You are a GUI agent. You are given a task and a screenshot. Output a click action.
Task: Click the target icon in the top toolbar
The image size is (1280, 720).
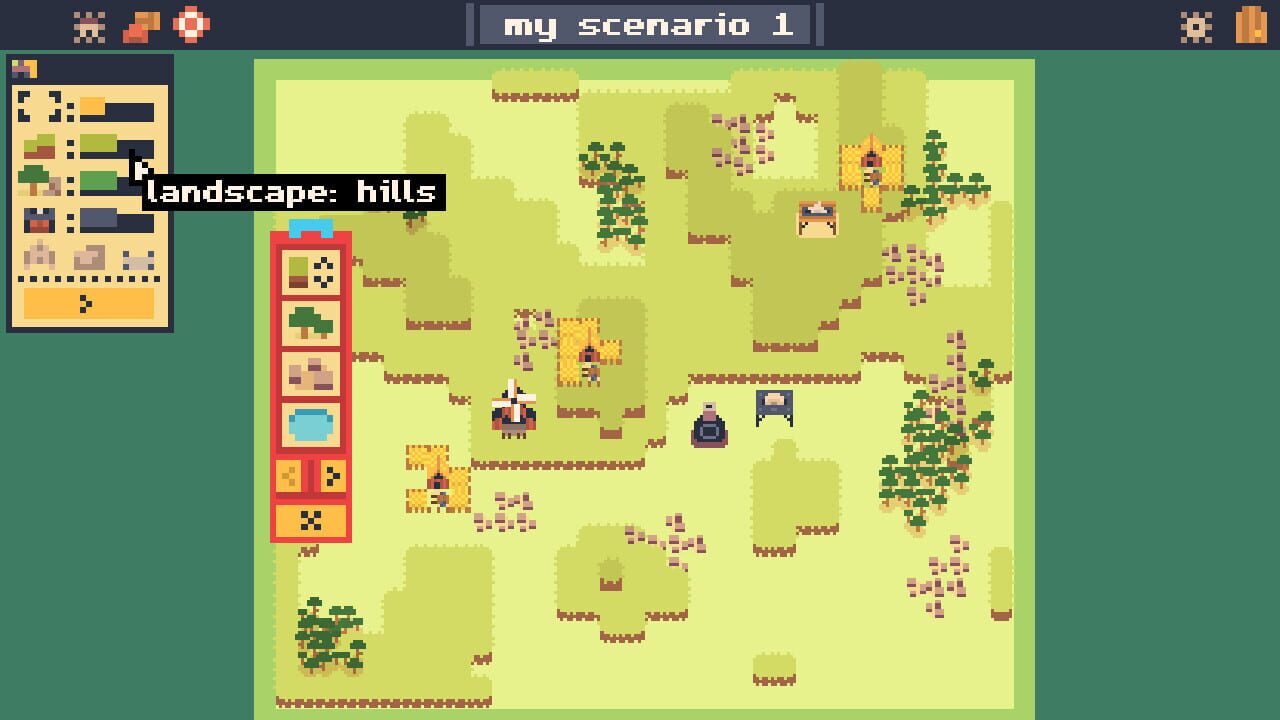[x=190, y=26]
